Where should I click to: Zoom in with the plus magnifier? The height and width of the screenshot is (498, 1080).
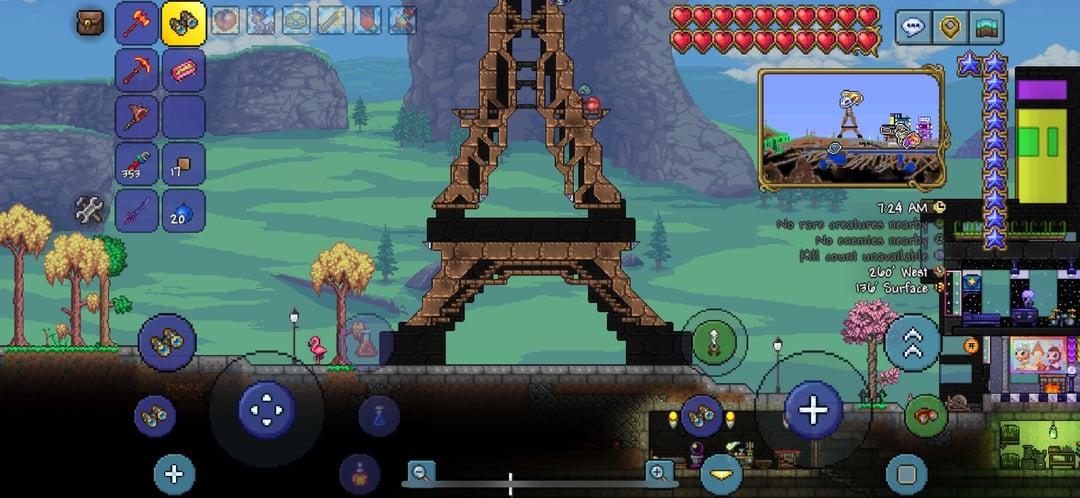point(660,472)
